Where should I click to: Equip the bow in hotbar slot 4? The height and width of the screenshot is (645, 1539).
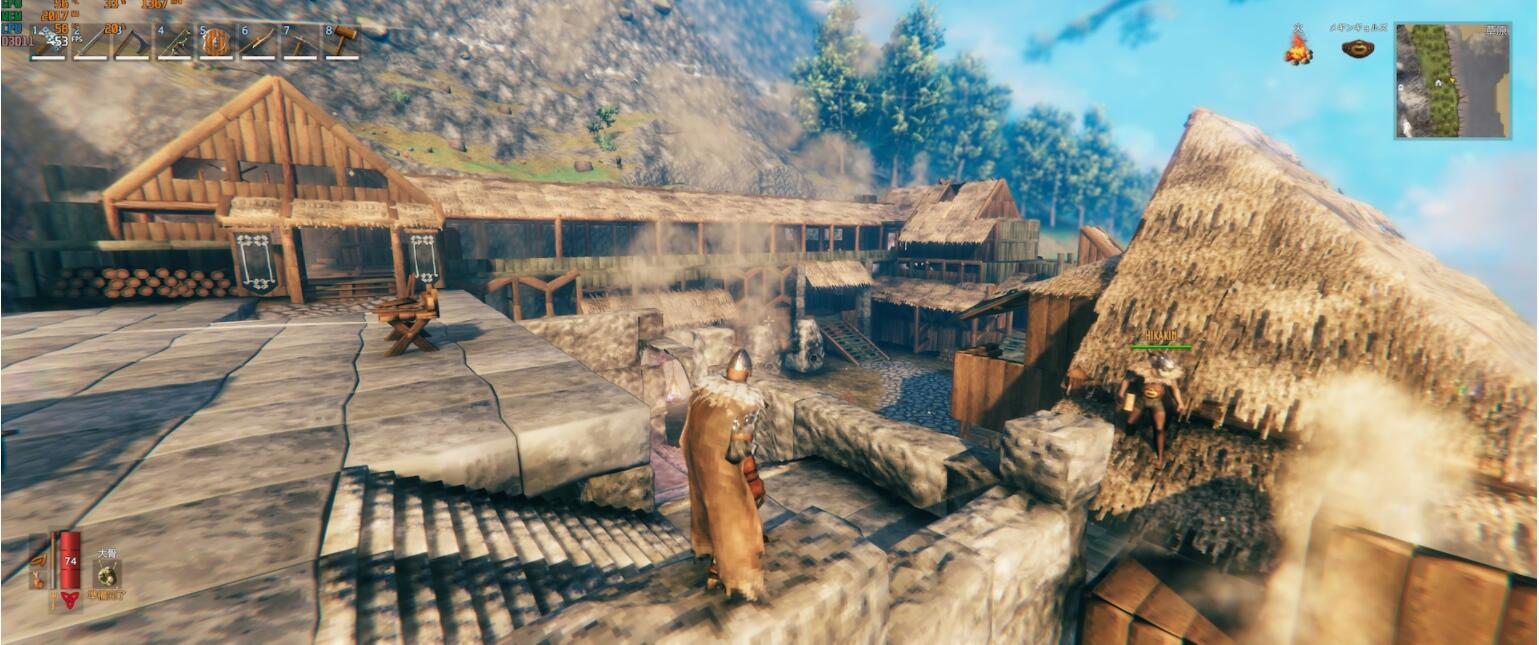[174, 42]
